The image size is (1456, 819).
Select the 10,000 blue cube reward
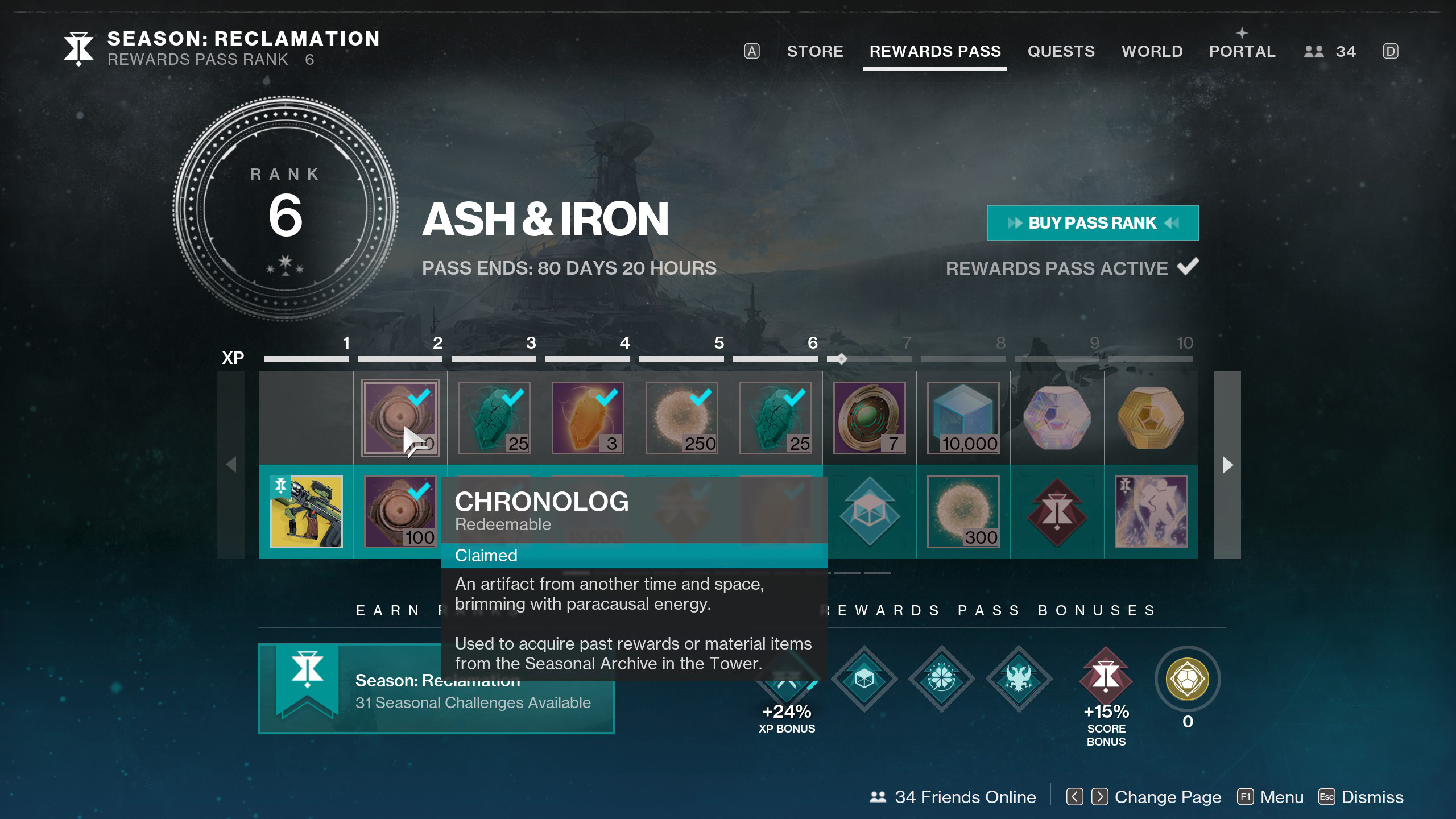[x=963, y=418]
